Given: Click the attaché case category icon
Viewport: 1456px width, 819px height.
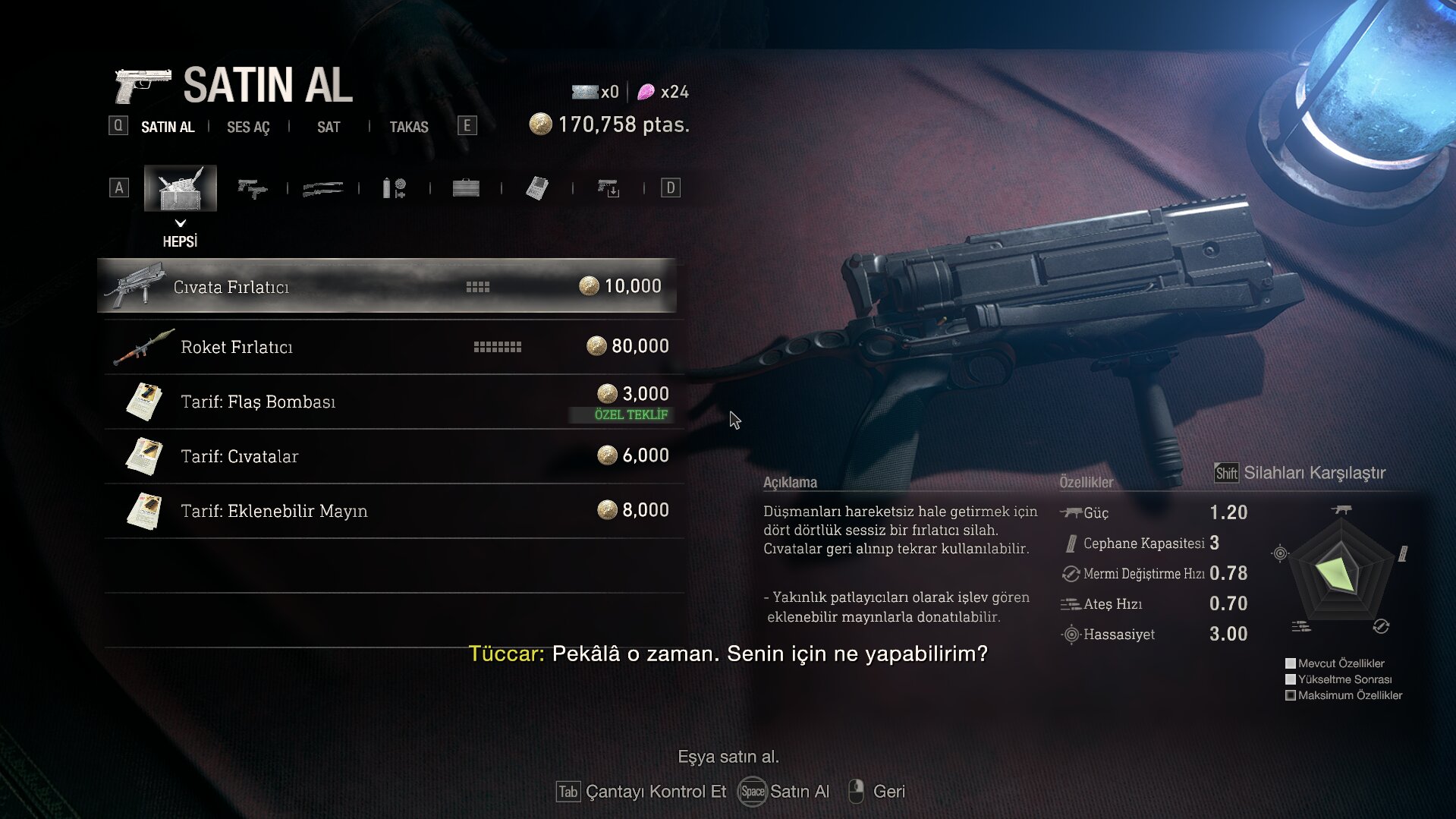Looking at the screenshot, I should 465,187.
